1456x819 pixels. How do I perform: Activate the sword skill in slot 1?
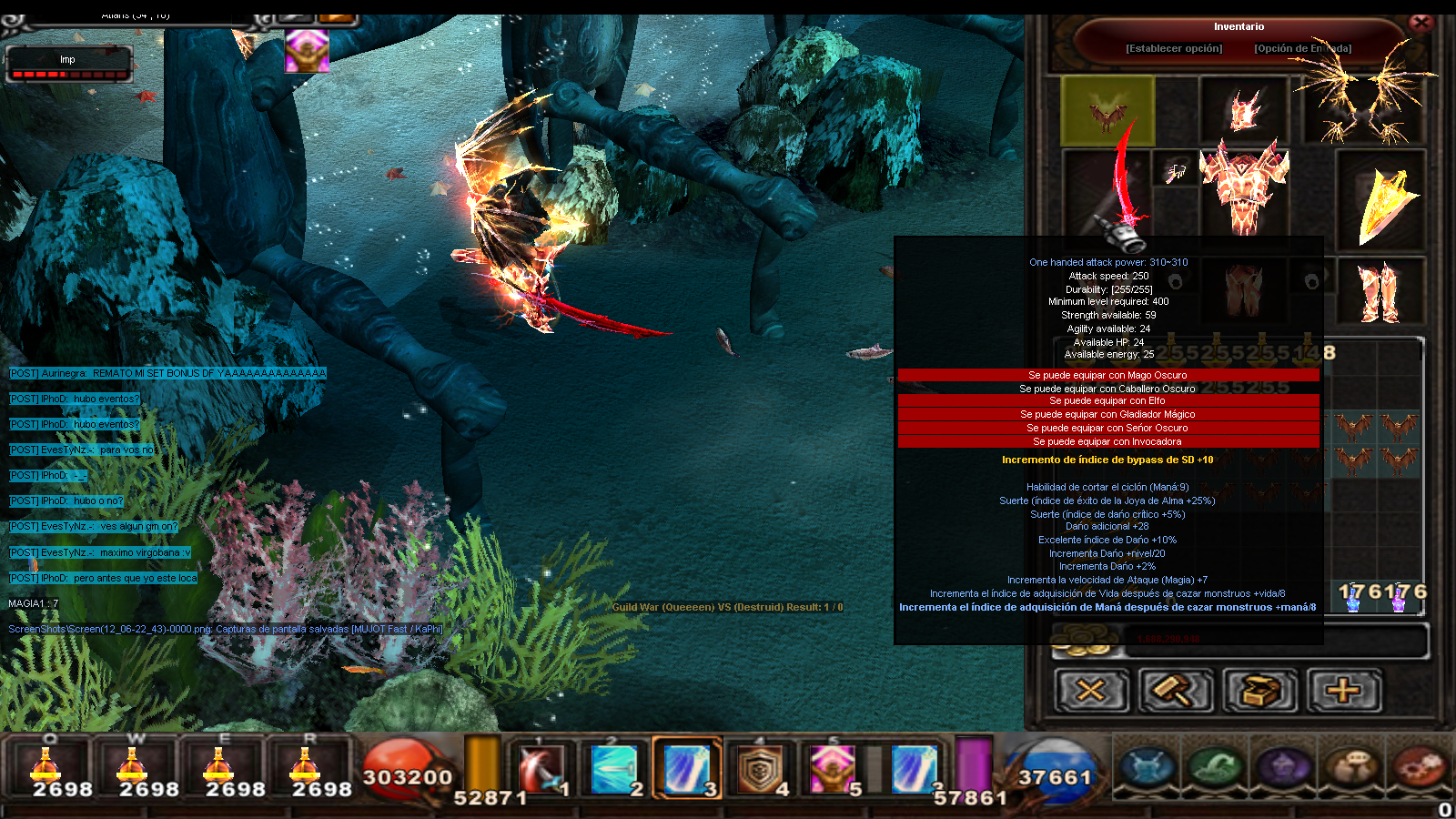pyautogui.click(x=542, y=769)
